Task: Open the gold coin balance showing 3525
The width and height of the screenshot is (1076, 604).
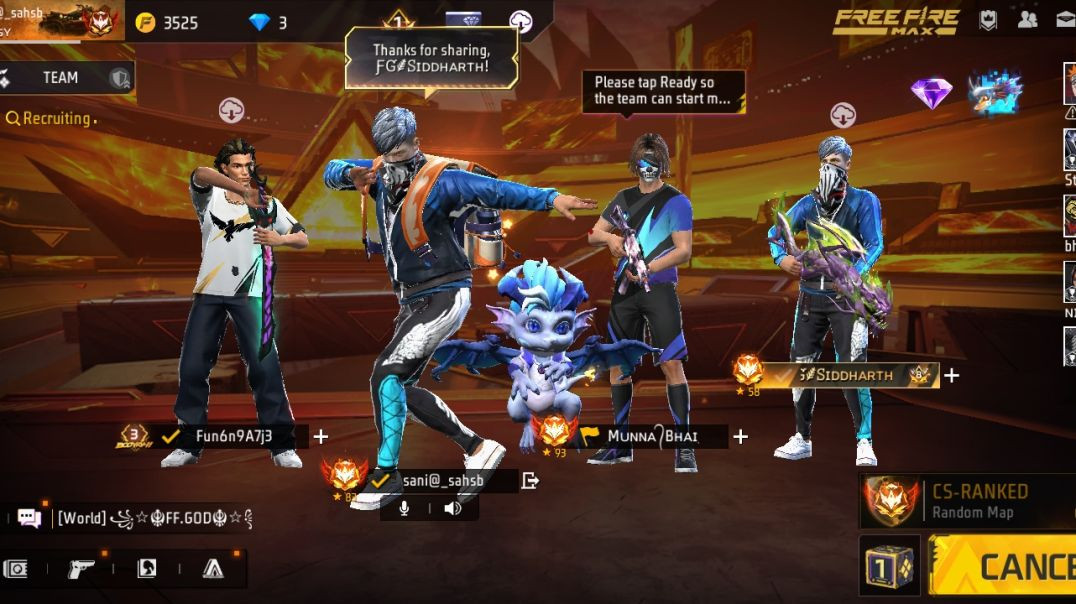Action: (168, 22)
